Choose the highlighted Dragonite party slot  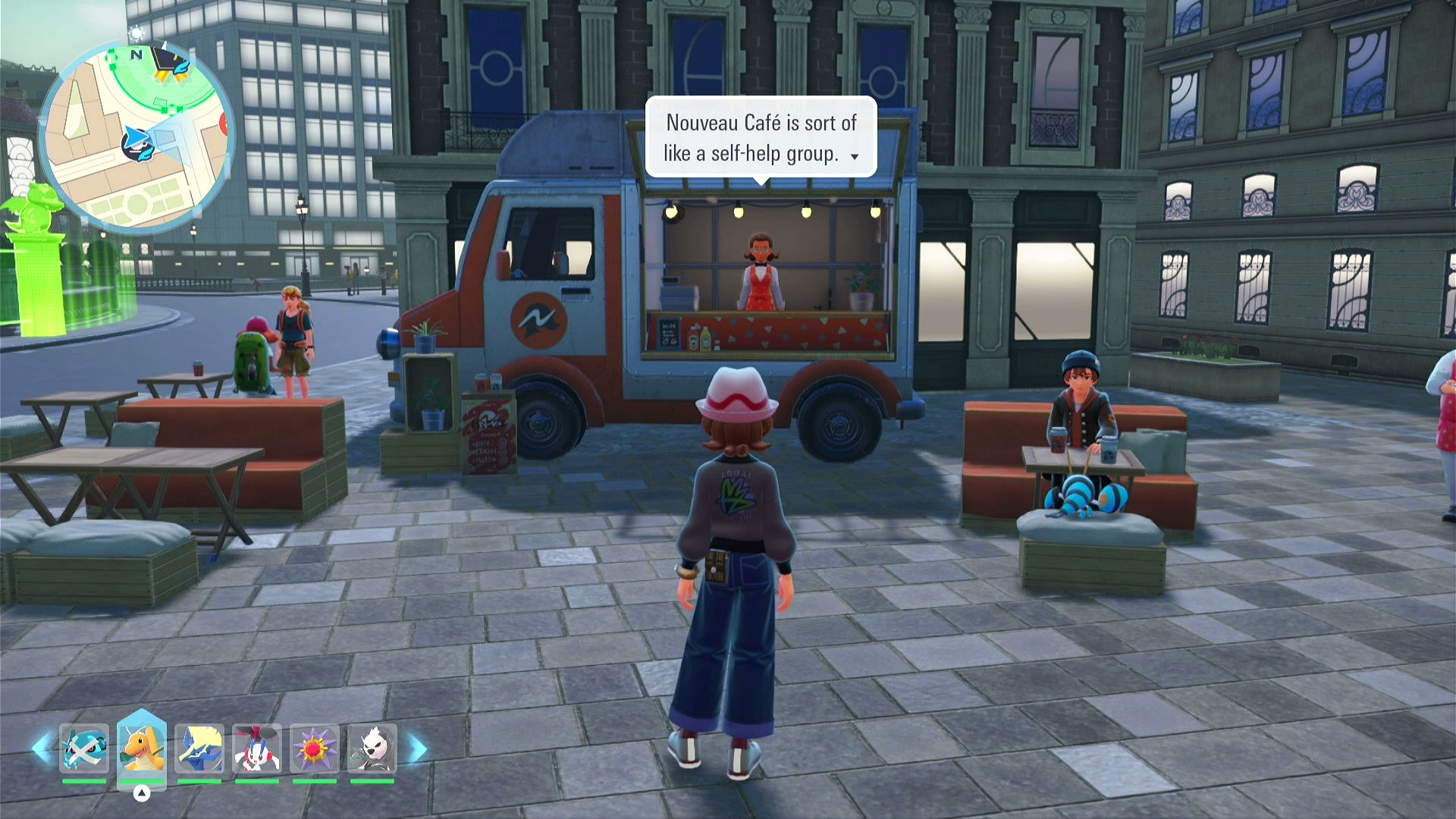[x=142, y=748]
